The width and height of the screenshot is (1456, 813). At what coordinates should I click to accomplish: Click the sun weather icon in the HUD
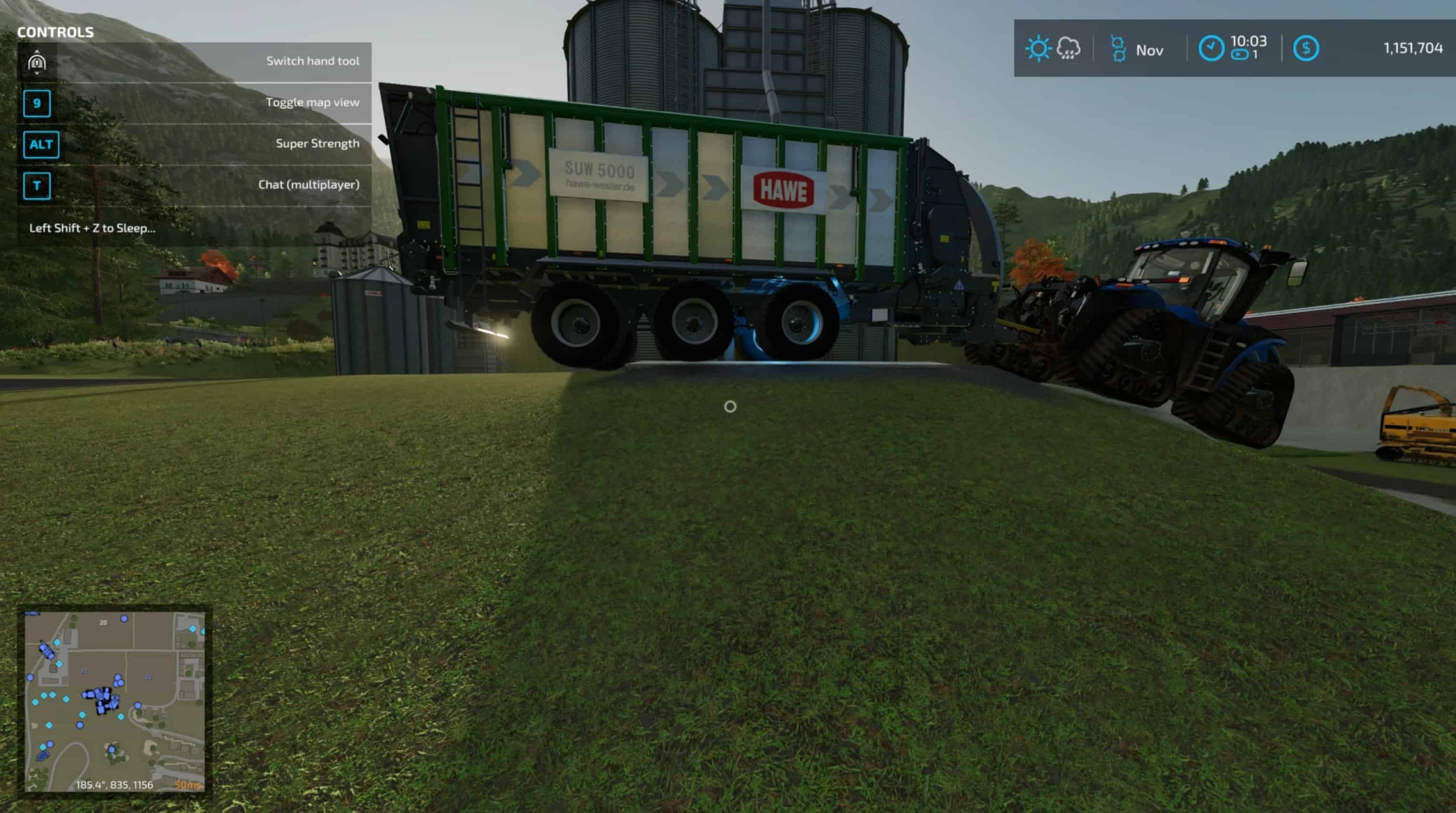[x=1038, y=50]
